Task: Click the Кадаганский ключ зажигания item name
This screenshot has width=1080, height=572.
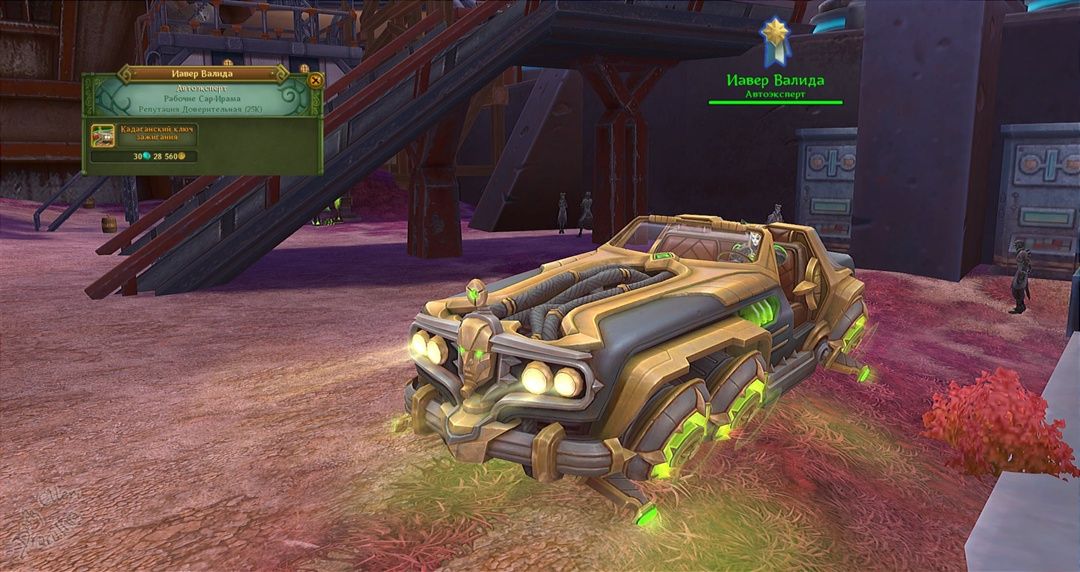Action: click(x=157, y=134)
